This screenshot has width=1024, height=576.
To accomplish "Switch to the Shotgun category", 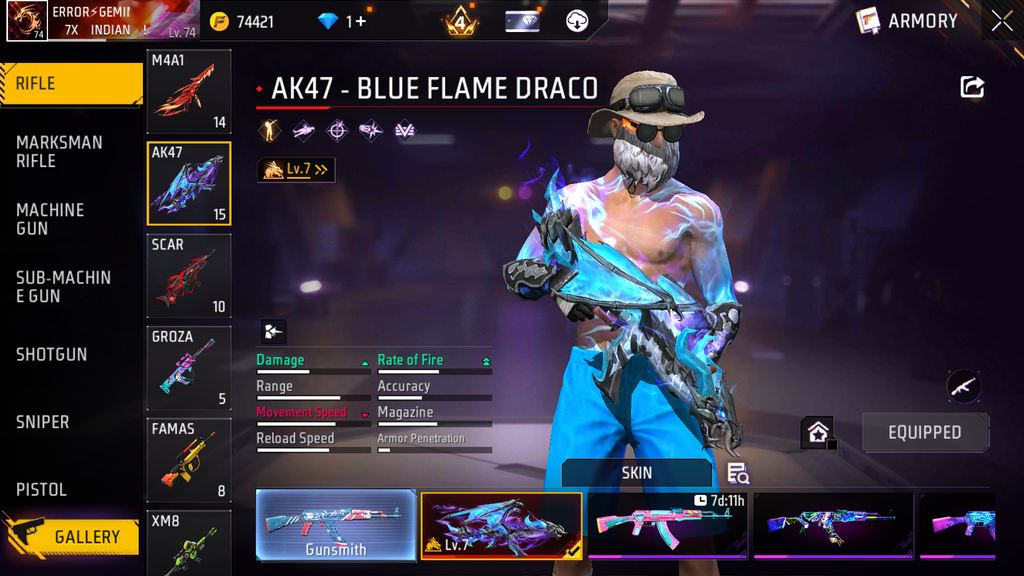I will [51, 354].
